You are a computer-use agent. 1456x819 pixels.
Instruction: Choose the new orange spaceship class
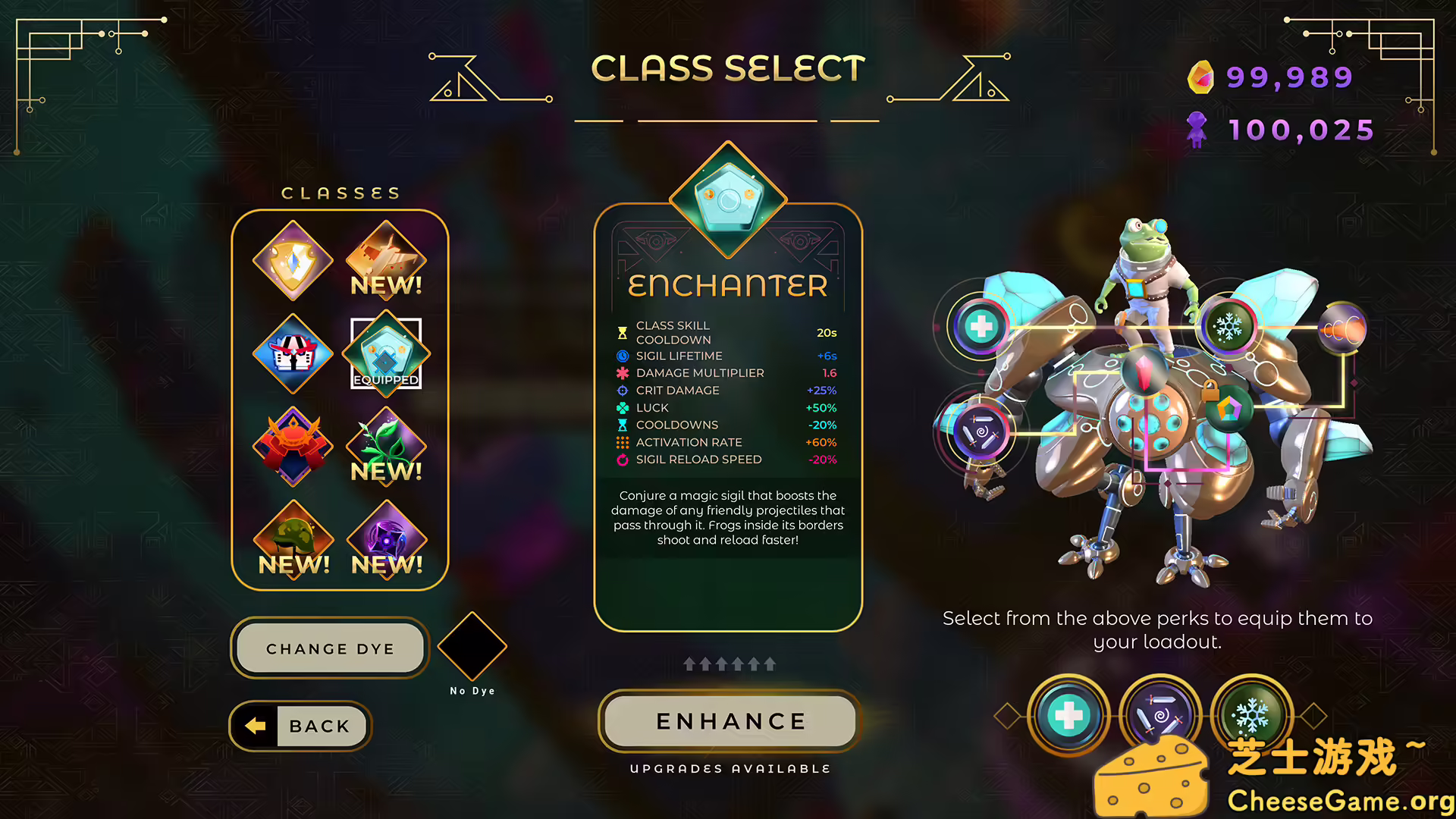[386, 261]
